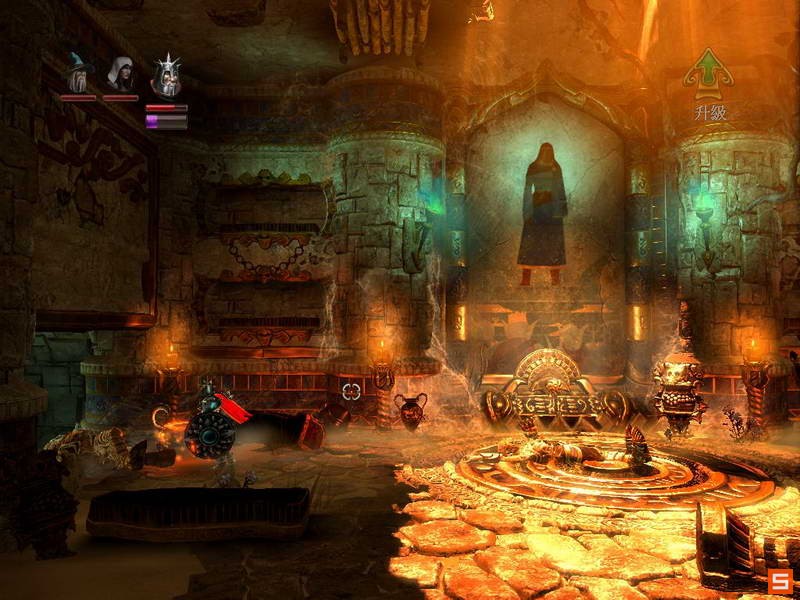Switch to the hooded thief portrait

[121, 74]
